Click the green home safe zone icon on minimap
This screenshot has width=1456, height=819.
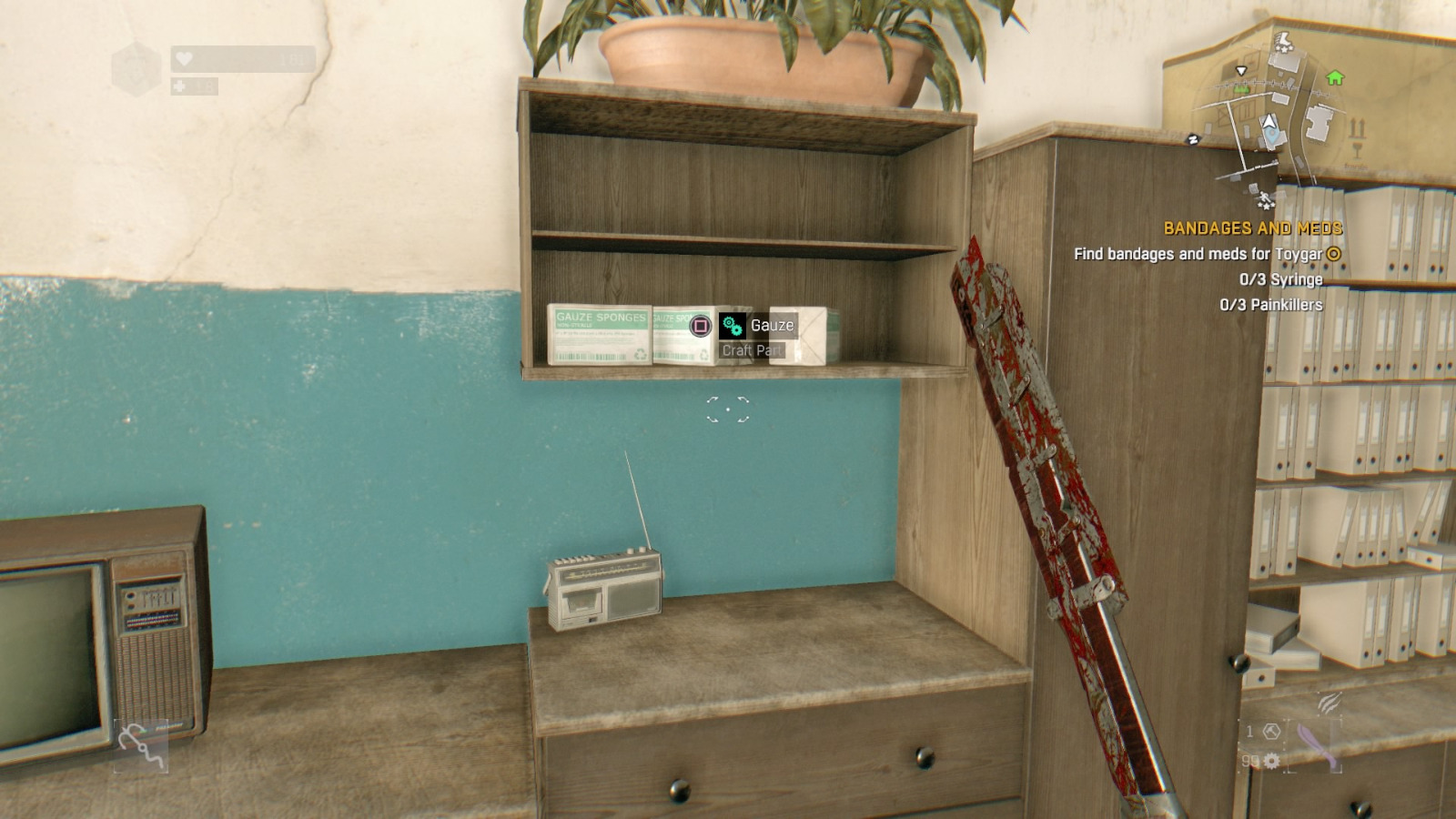[1336, 78]
